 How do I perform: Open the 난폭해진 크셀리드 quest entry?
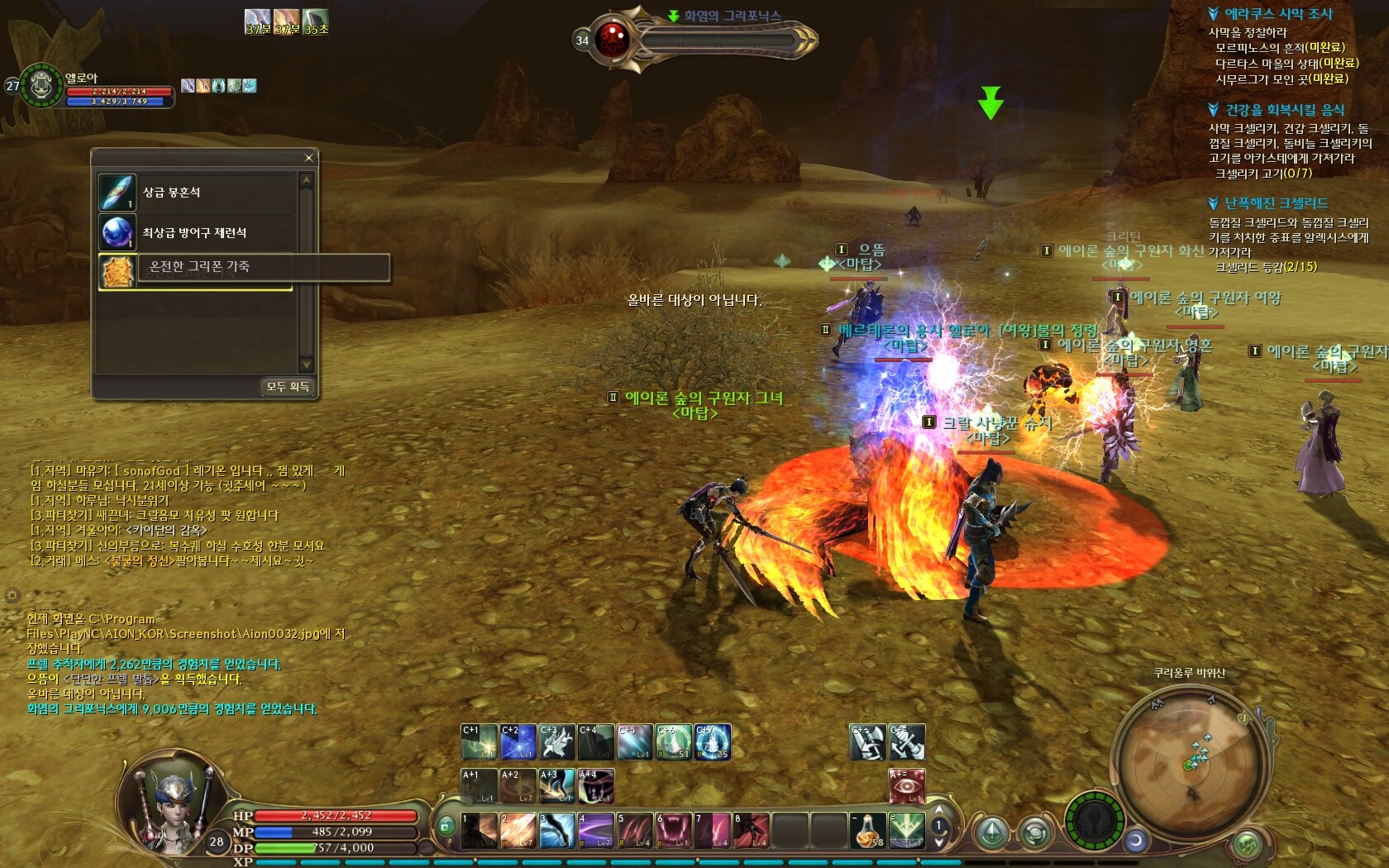[1276, 203]
